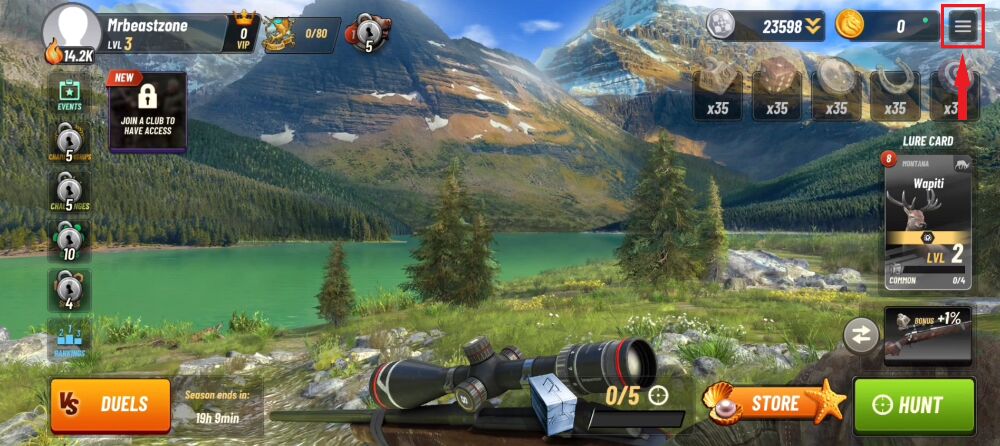Tap the locked club access tile

(x=147, y=110)
